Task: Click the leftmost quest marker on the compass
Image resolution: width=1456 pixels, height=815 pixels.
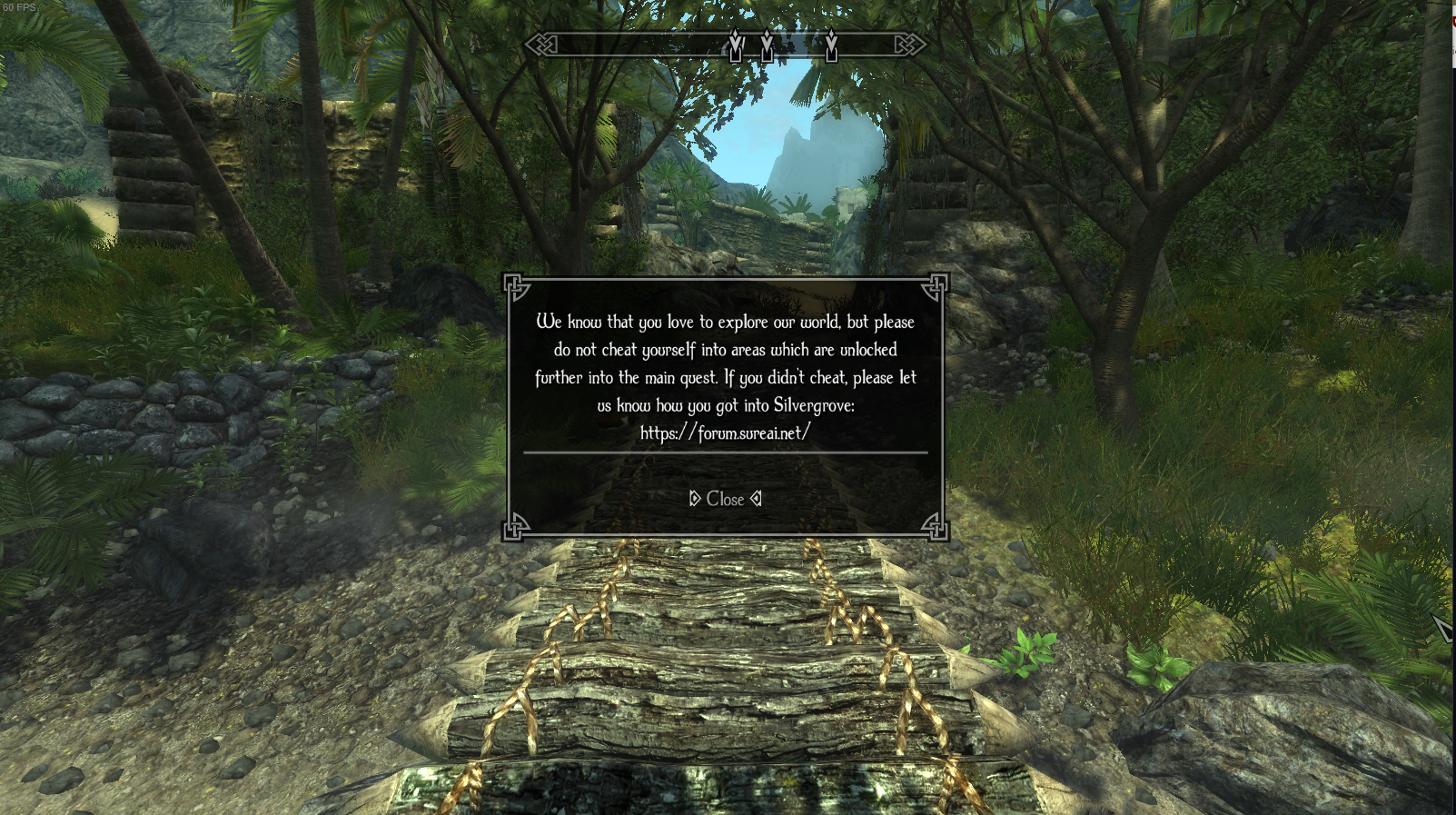Action: click(735, 44)
